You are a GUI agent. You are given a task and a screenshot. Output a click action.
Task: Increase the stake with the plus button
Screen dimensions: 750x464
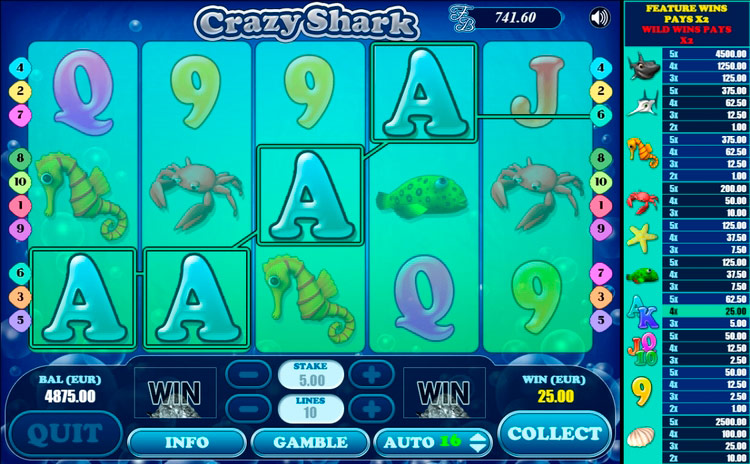coord(370,375)
